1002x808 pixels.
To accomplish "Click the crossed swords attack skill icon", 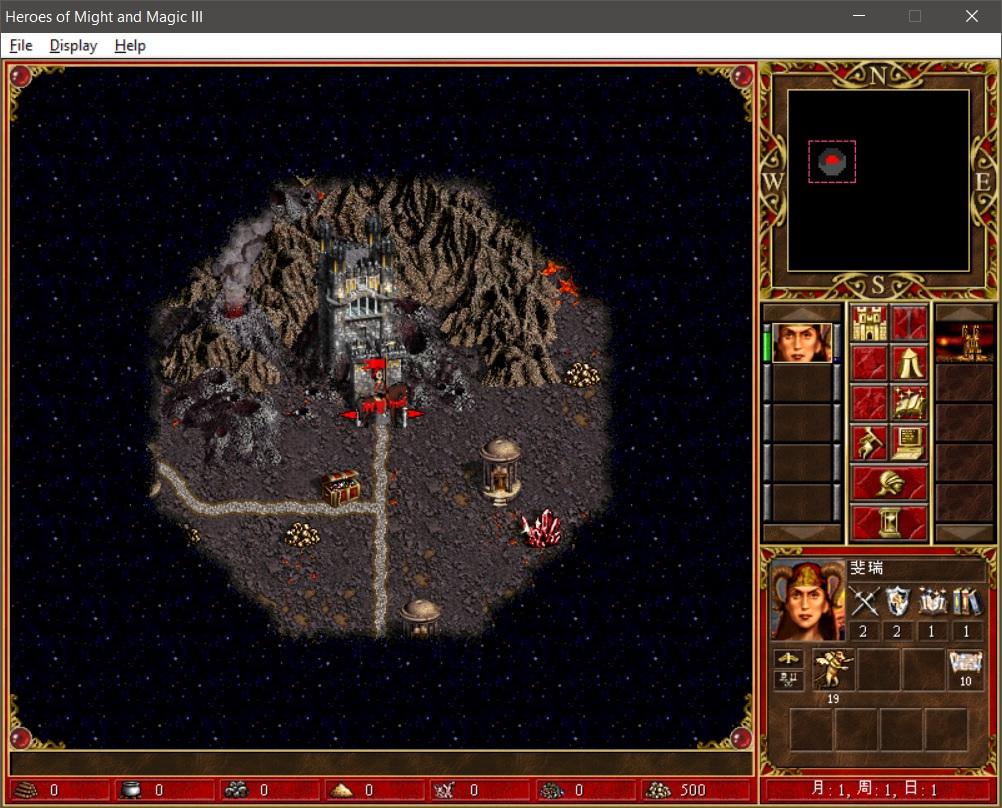I will pos(863,601).
